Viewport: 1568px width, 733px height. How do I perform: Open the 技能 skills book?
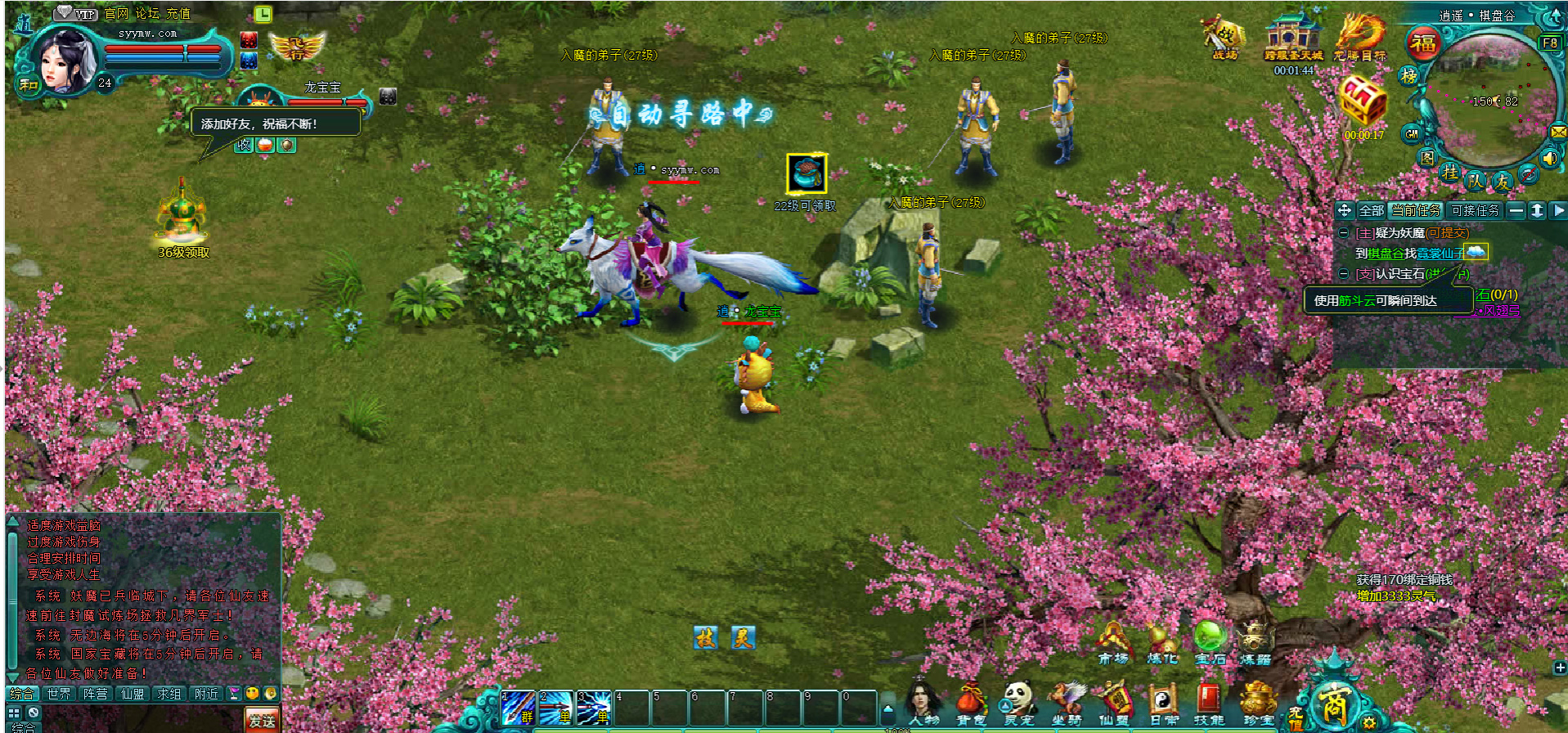point(1208,704)
